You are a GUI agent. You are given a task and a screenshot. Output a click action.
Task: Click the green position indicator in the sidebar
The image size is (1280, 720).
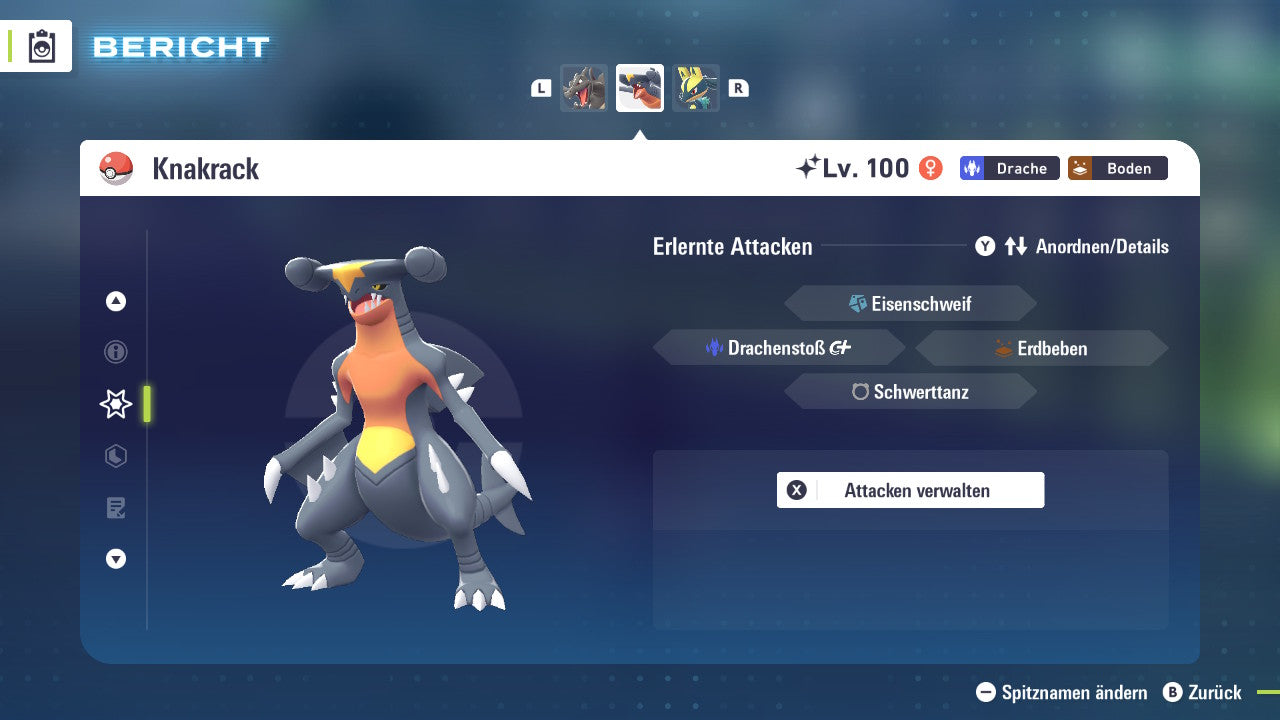(x=146, y=404)
